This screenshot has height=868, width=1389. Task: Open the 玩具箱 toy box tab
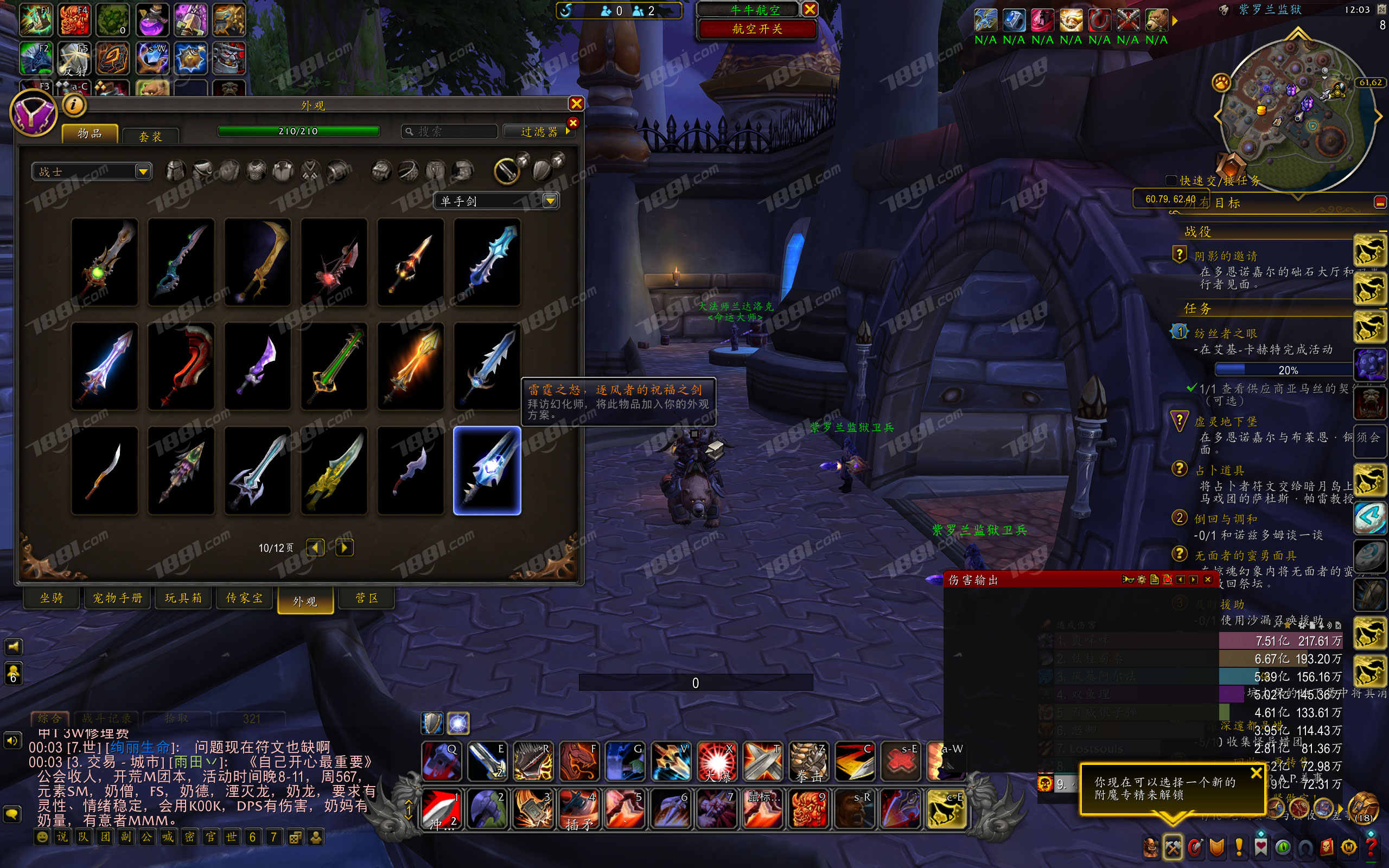click(x=183, y=598)
